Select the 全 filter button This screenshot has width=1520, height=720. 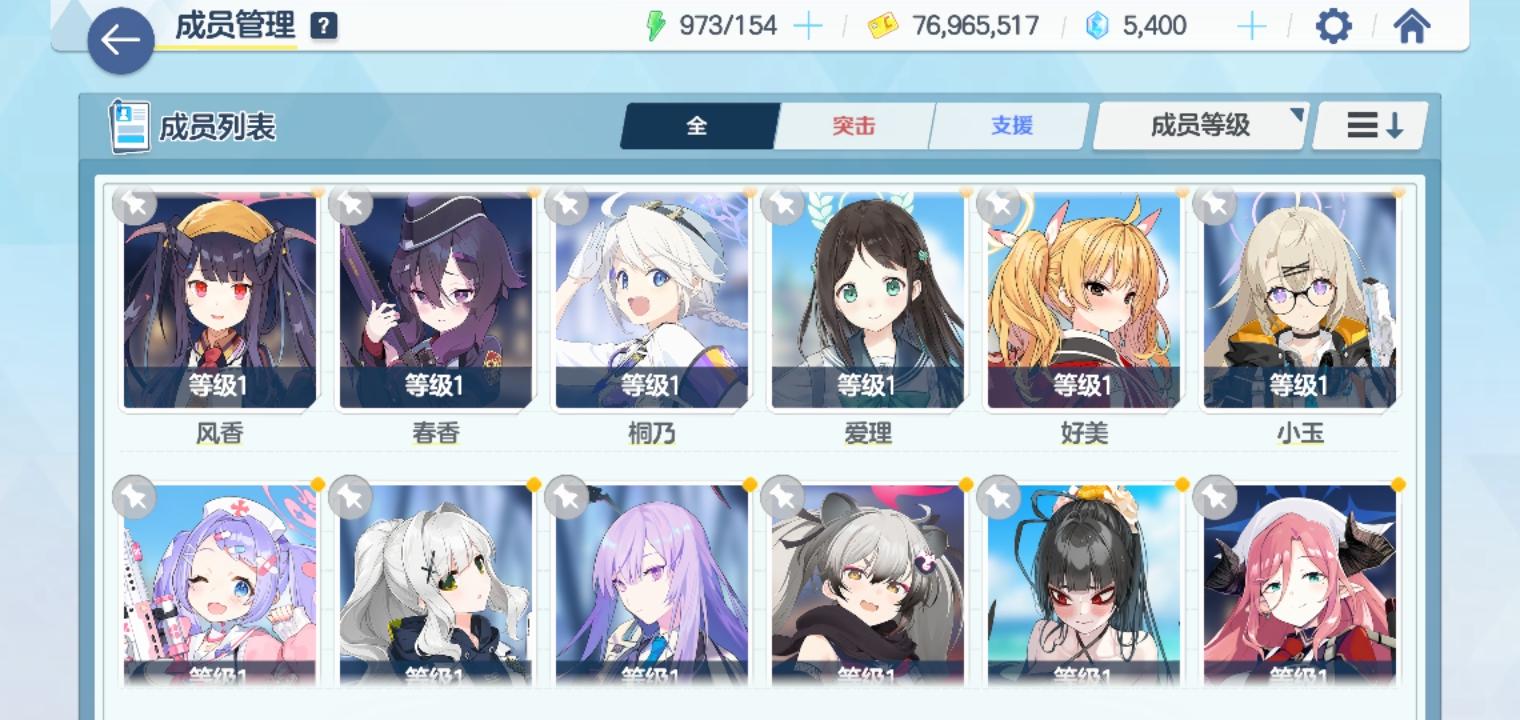(698, 125)
